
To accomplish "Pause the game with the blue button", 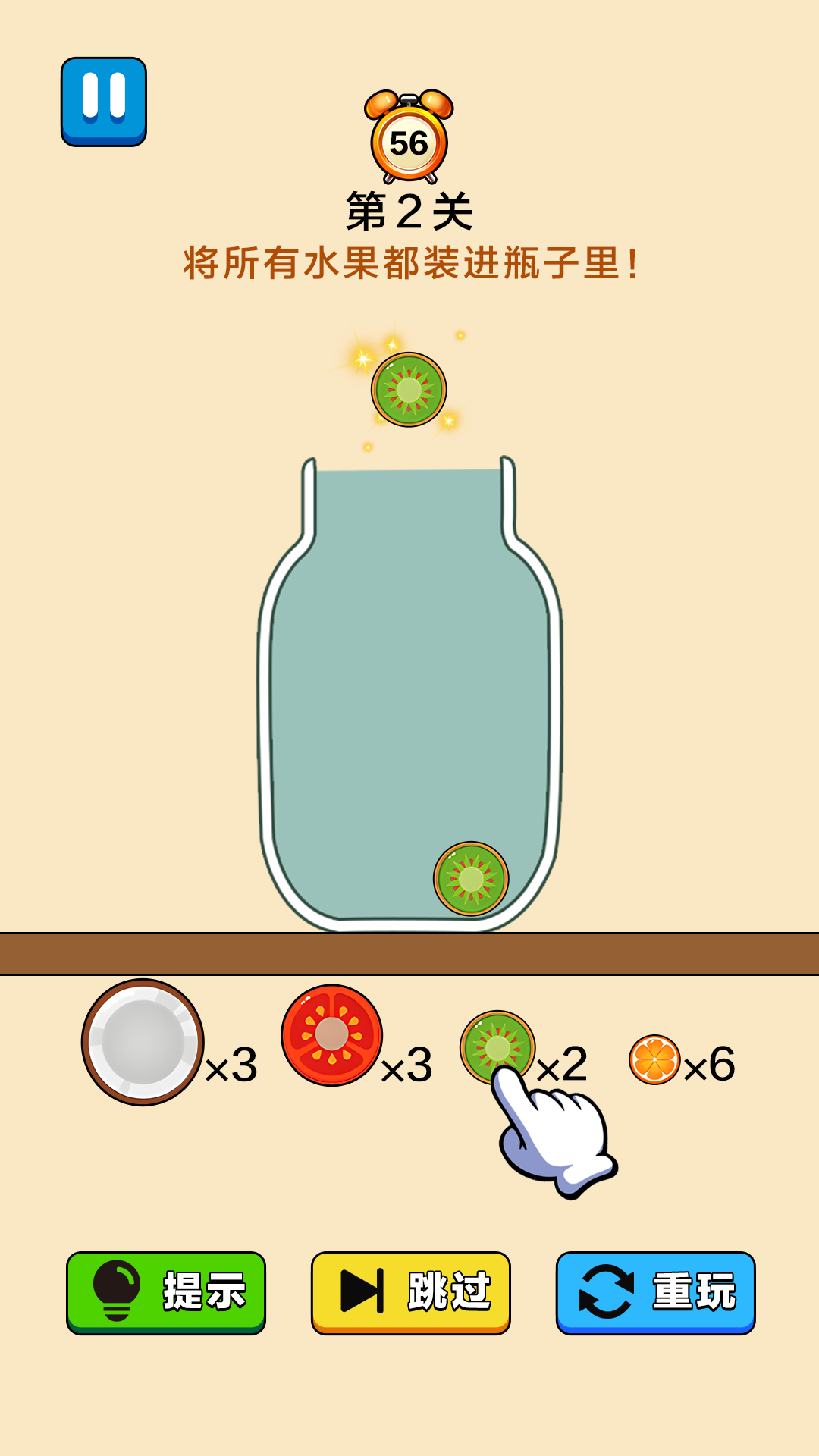I will click(x=104, y=101).
